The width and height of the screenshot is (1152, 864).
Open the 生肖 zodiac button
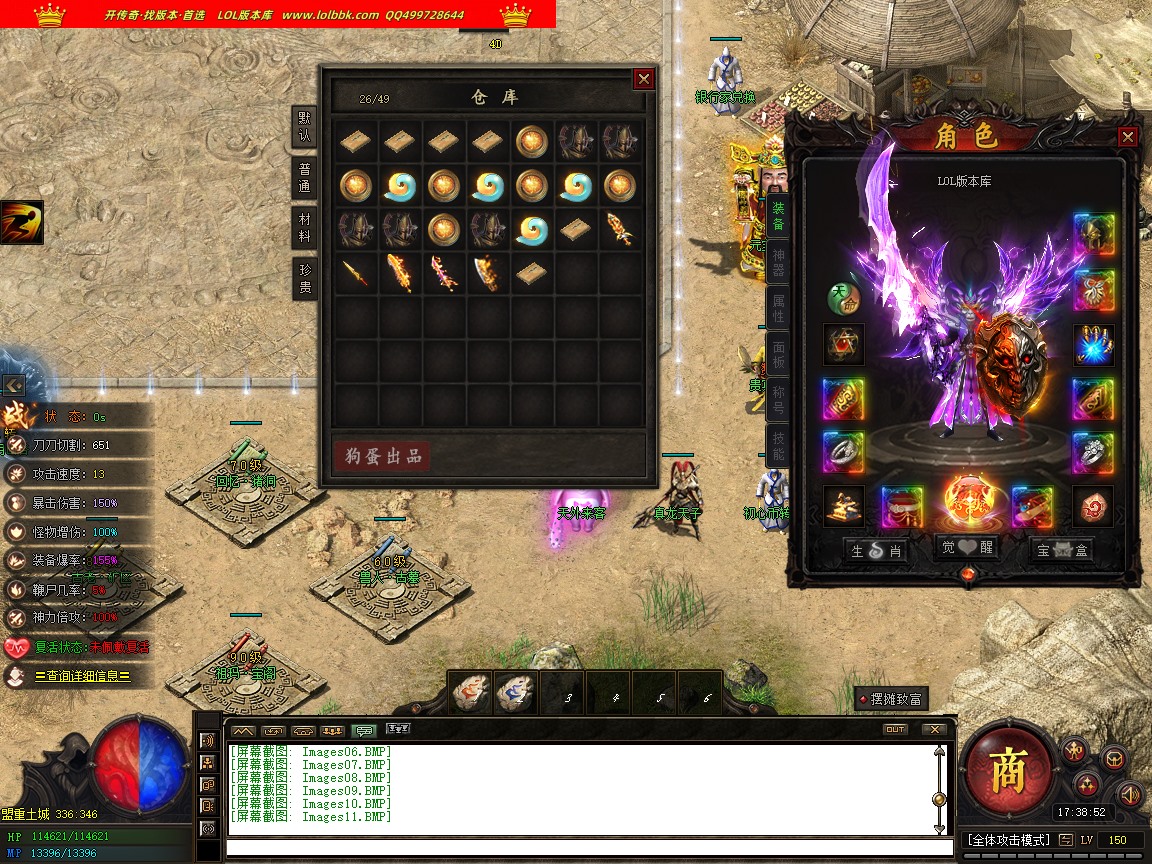[x=877, y=551]
